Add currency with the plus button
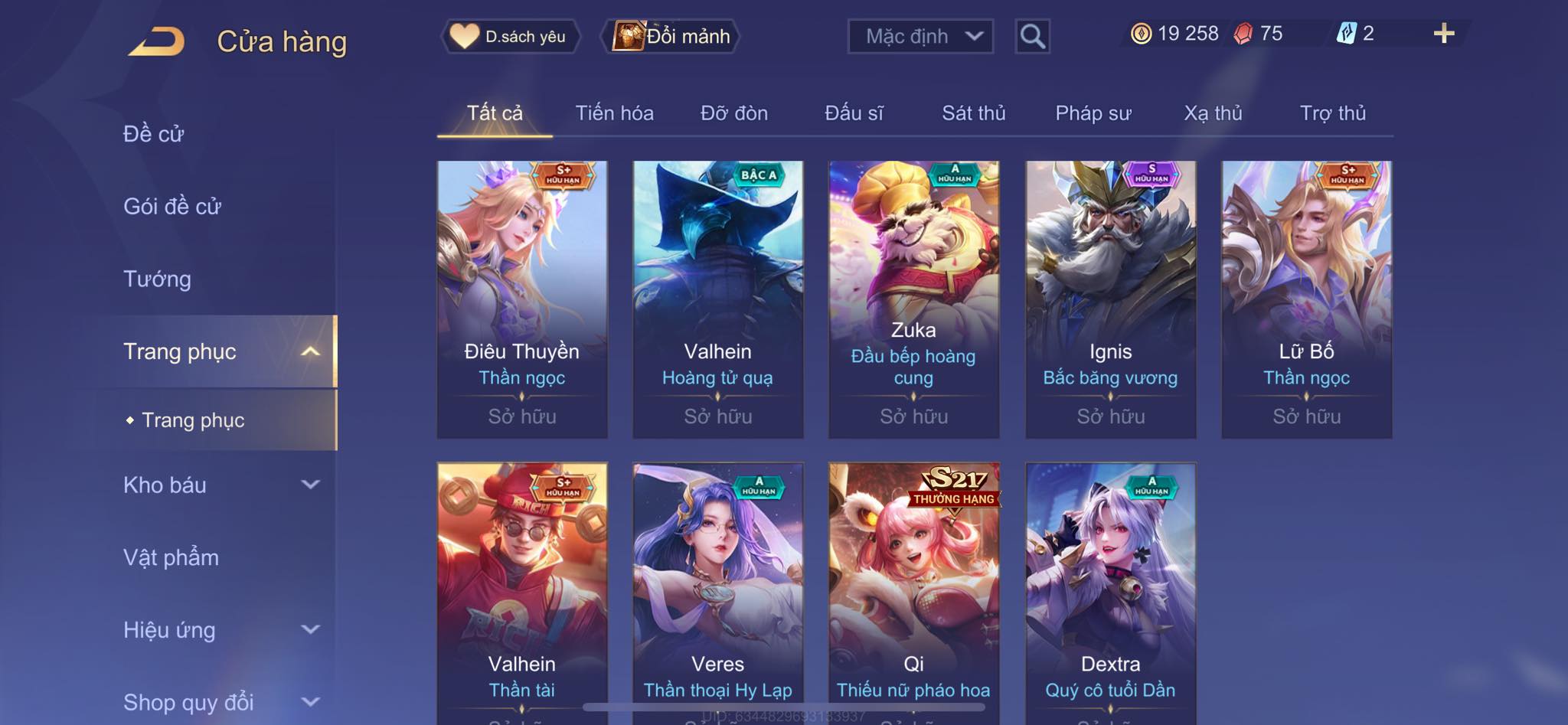The image size is (1568, 725). 1443,34
